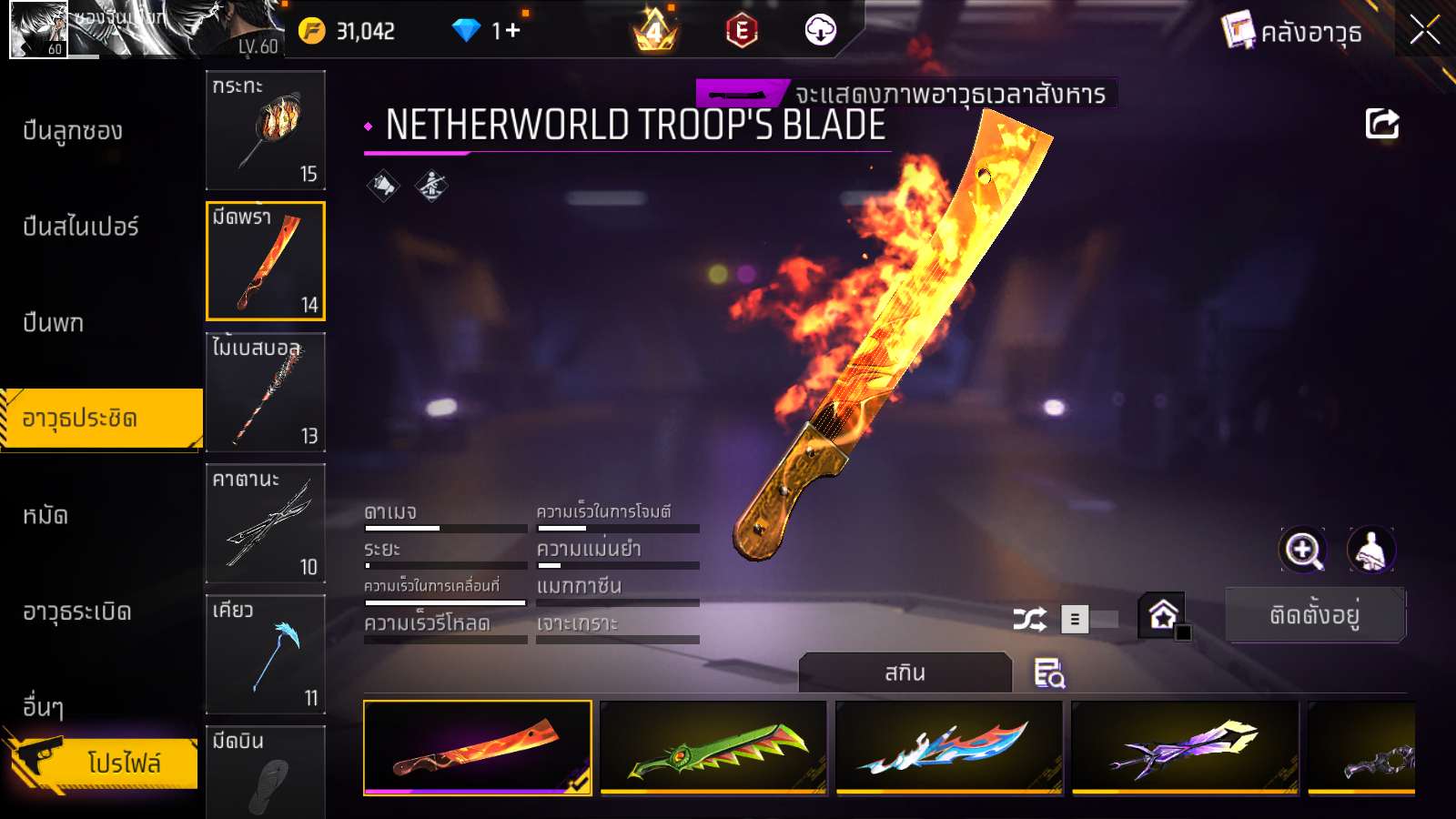Select the กระทะ pan weapon tile
Image resolution: width=1456 pixels, height=819 pixels.
coord(265,129)
